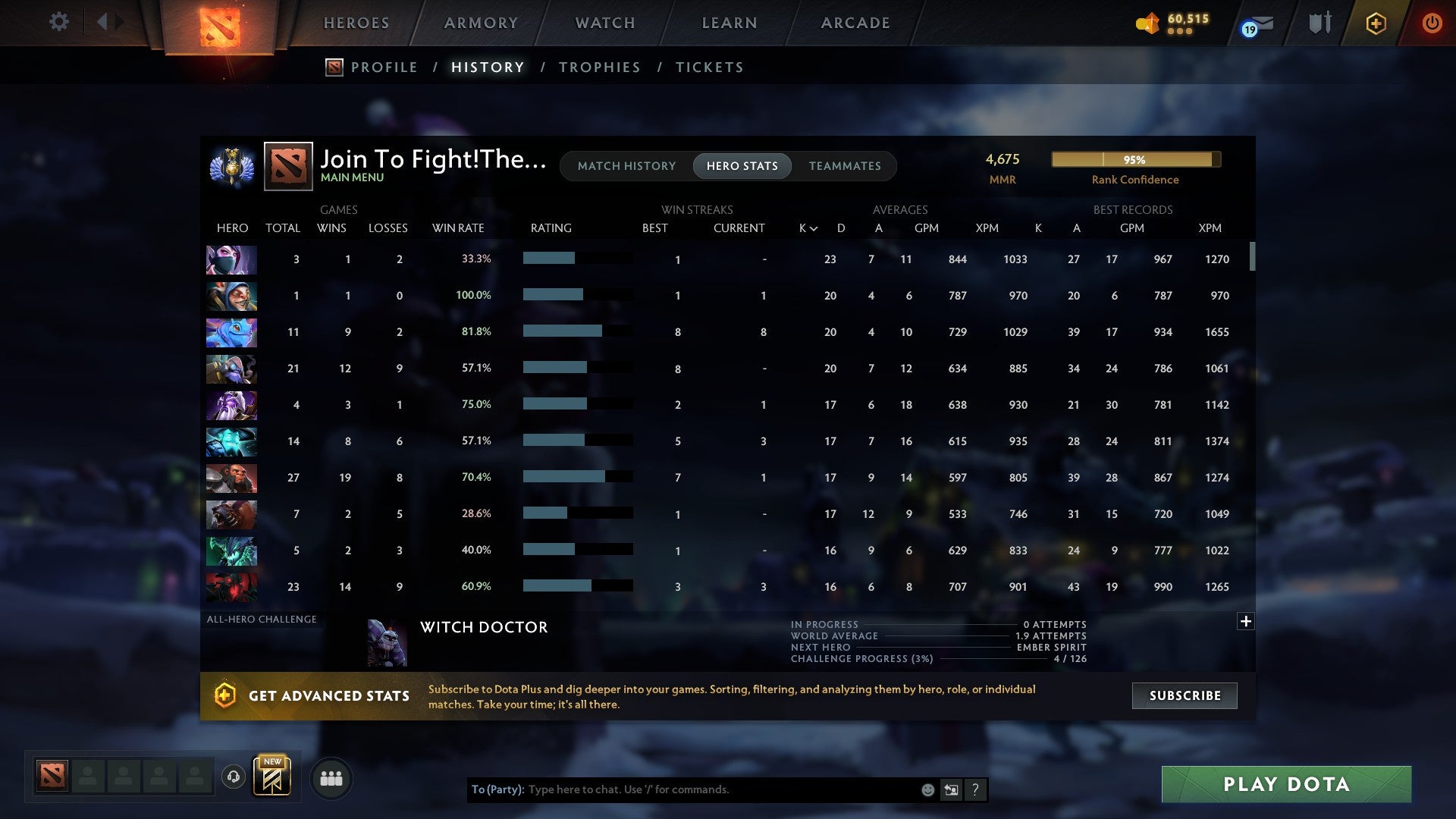
Task: Expand the All-Hero Challenge plus button
Action: click(x=1246, y=620)
